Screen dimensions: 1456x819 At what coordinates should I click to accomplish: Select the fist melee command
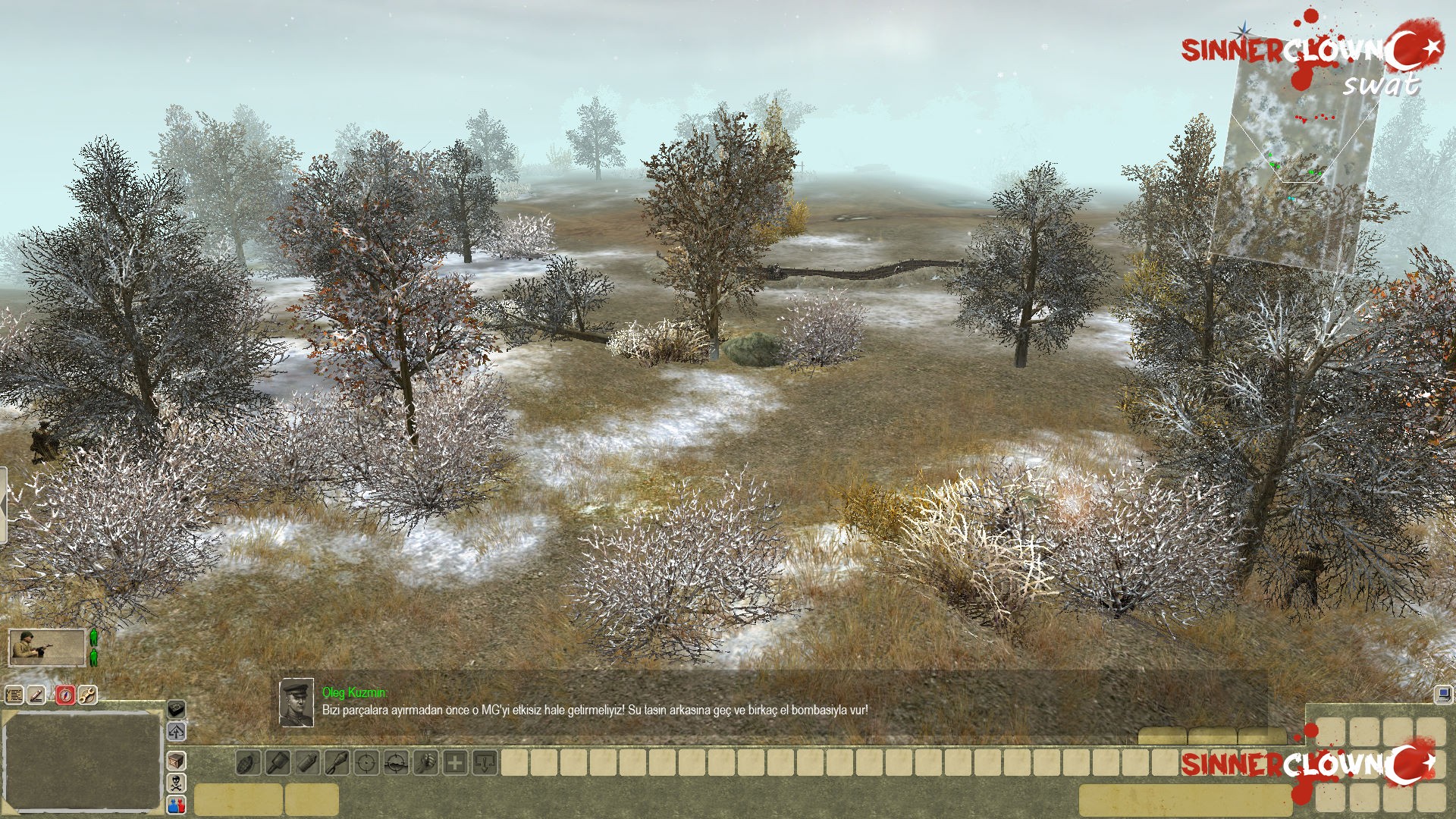point(425,763)
